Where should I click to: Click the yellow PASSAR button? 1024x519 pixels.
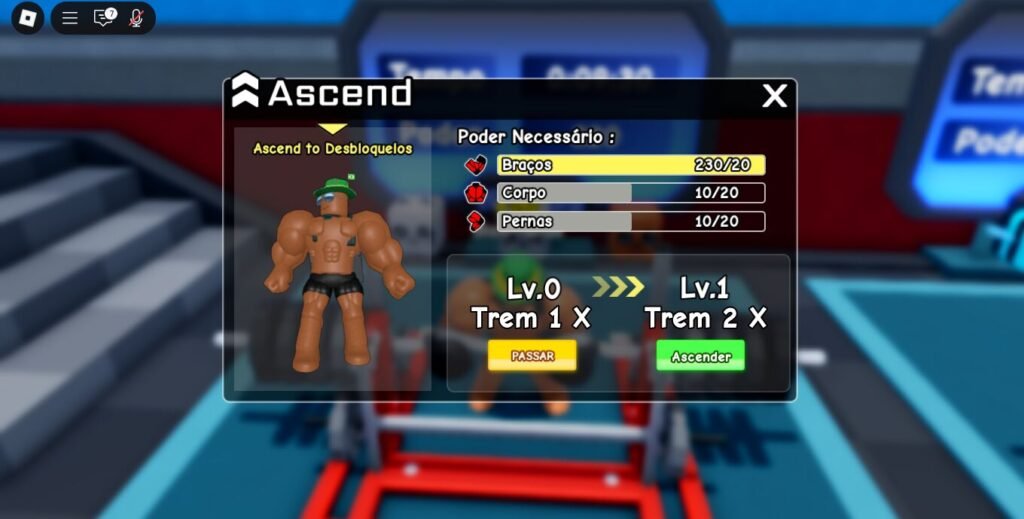(532, 355)
